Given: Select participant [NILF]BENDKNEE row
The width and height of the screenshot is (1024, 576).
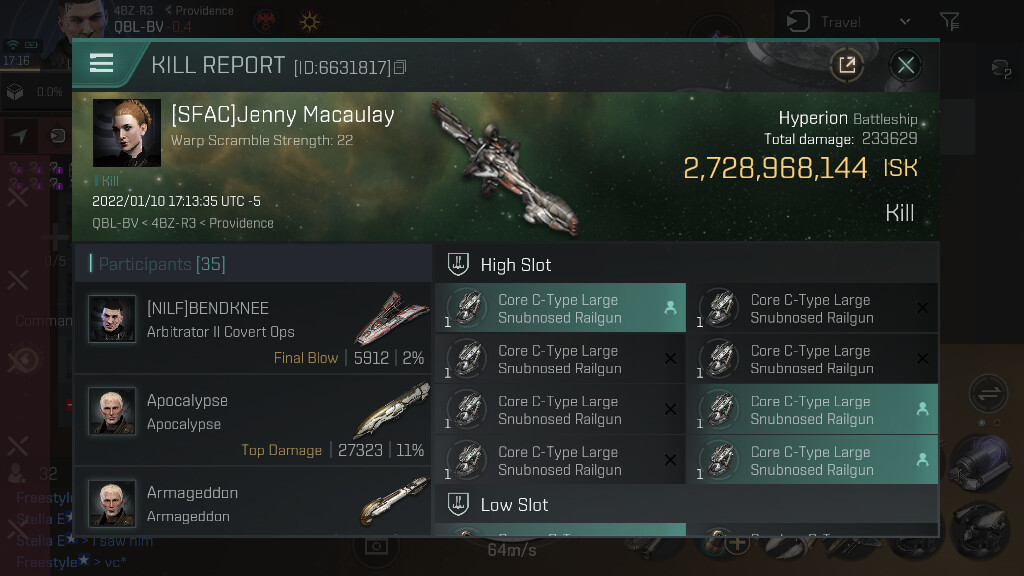Looking at the screenshot, I should pos(252,319).
